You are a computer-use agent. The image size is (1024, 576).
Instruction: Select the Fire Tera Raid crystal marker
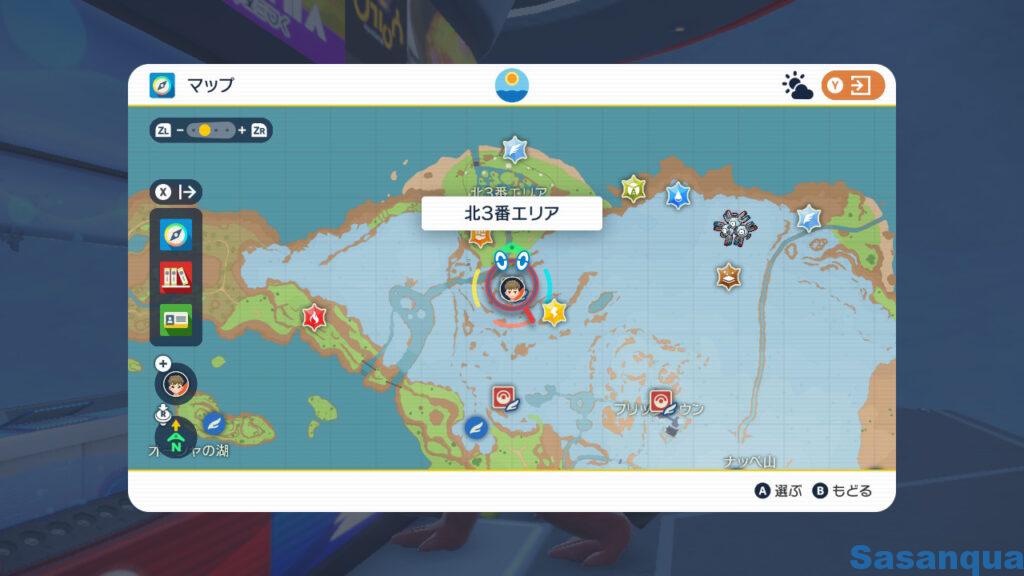pos(314,318)
